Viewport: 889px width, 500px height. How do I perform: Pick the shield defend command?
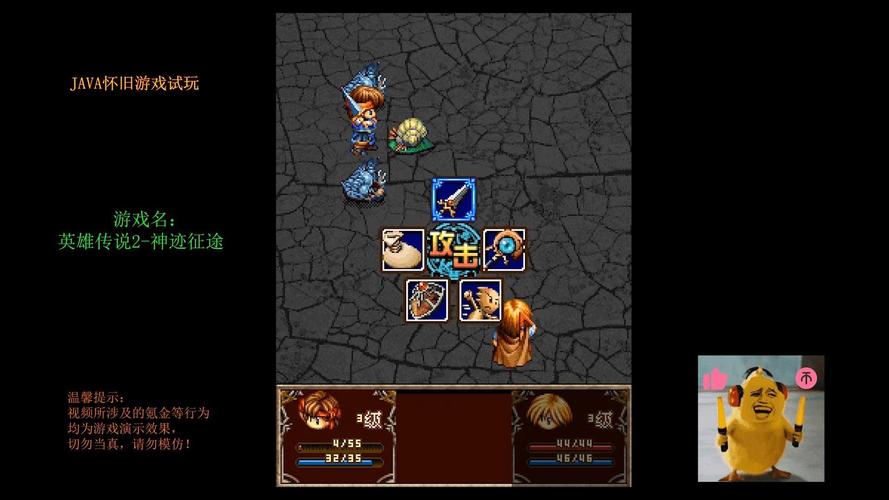point(427,300)
